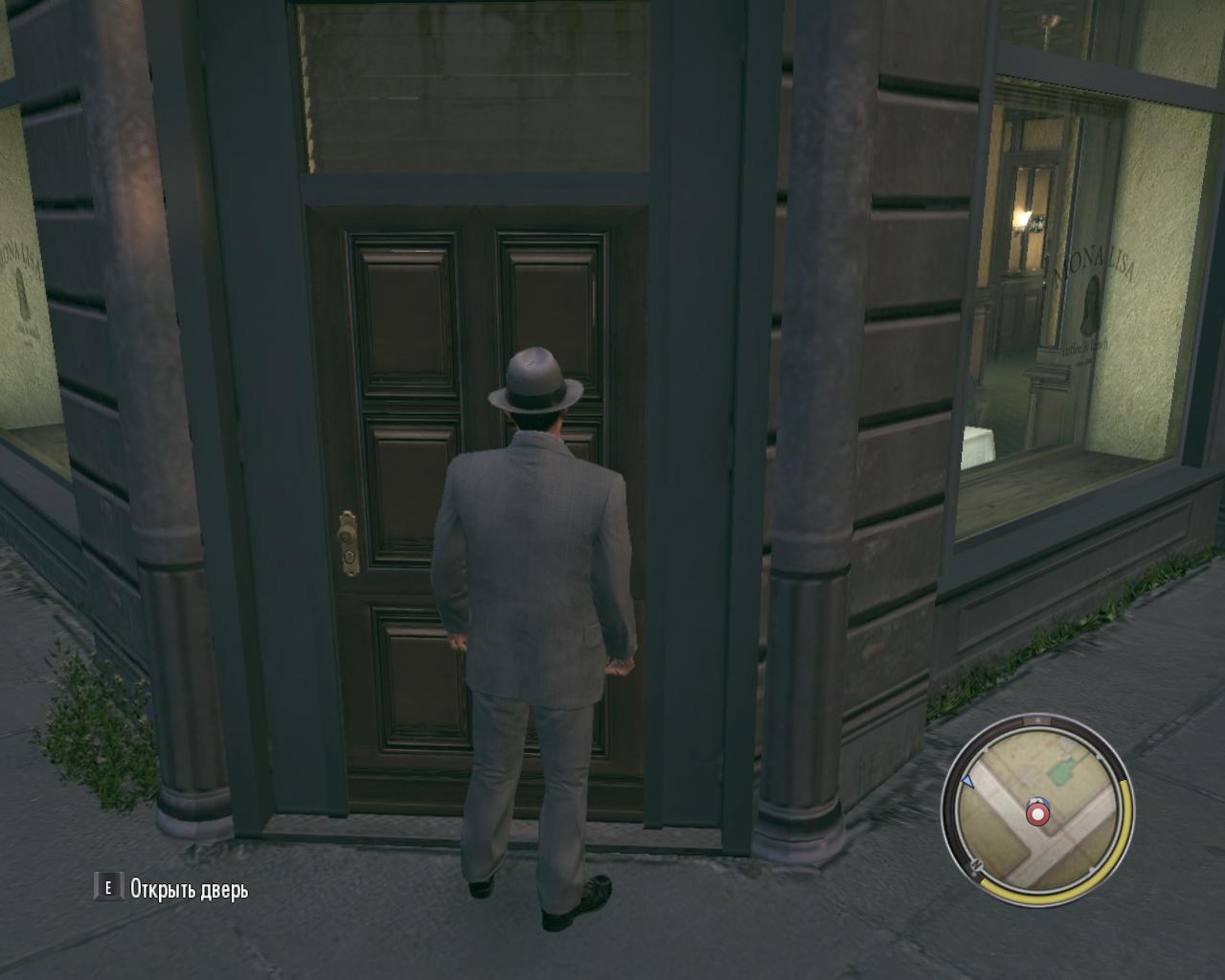
Task: Click the blue triangle marker on minimap edge
Action: [967, 782]
